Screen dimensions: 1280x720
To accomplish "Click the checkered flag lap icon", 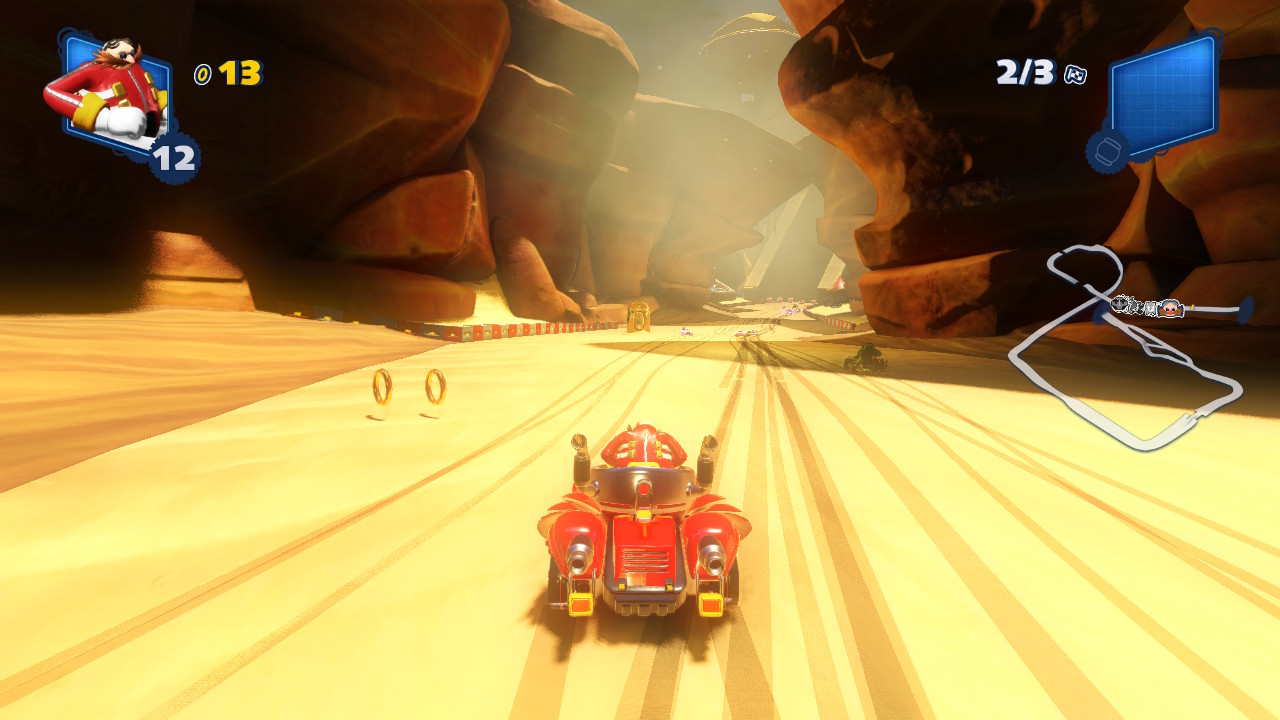I will click(x=1075, y=74).
